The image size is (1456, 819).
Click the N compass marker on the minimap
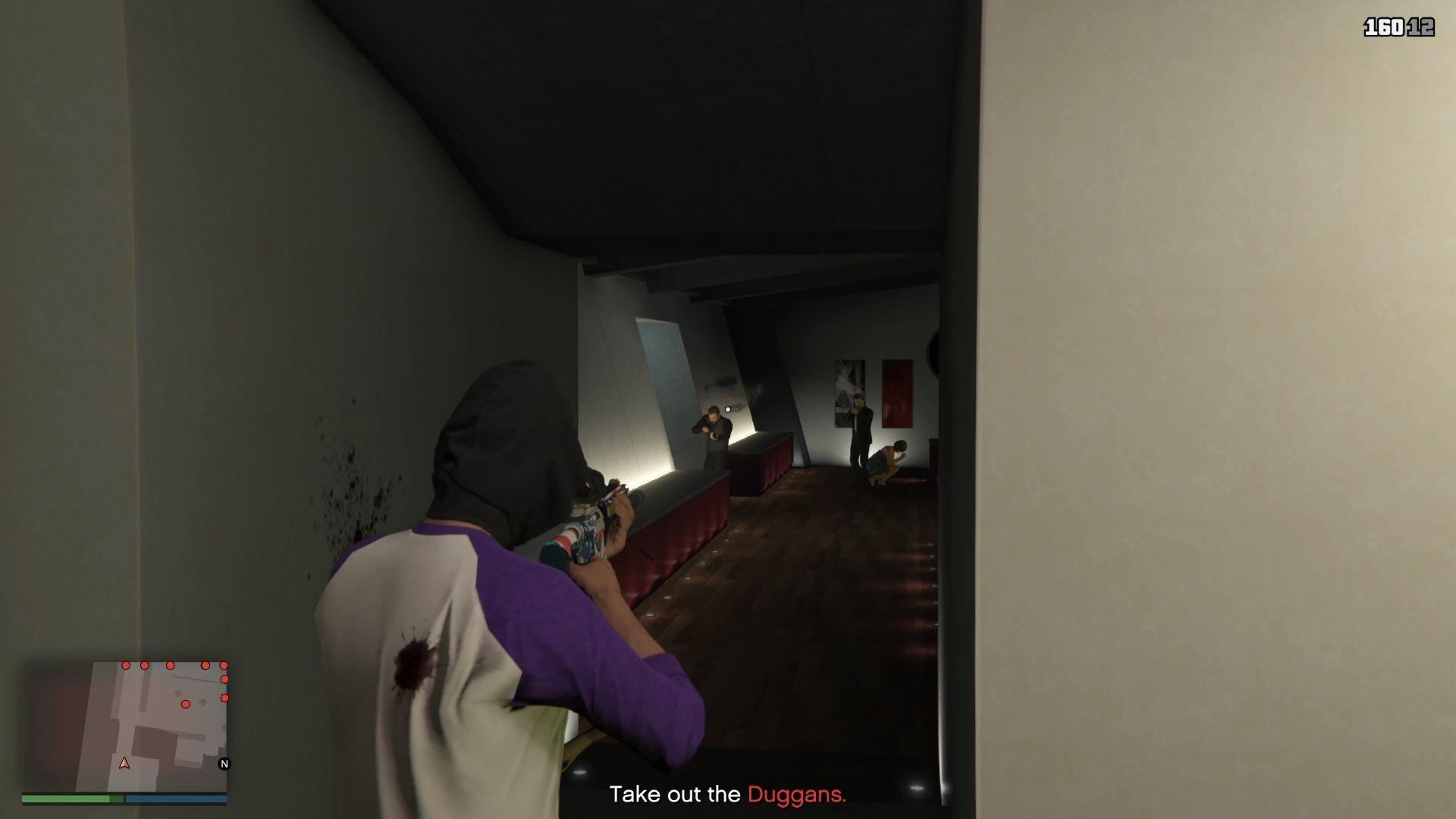coord(224,764)
